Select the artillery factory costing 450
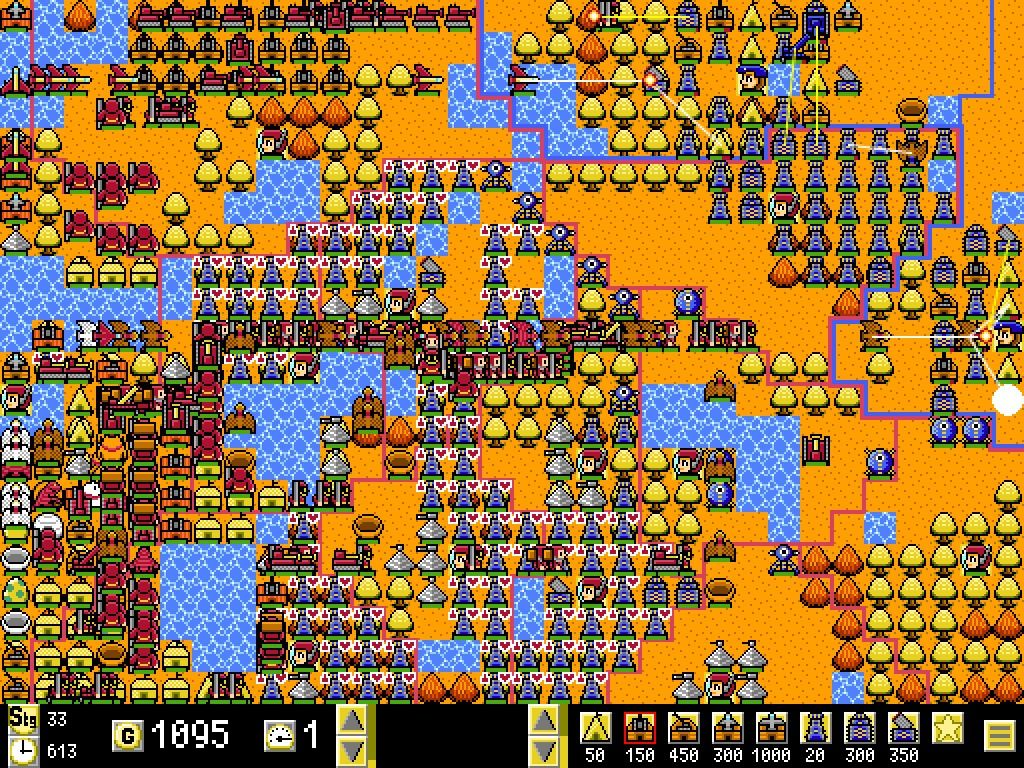Viewport: 1024px width, 768px height. coord(685,728)
